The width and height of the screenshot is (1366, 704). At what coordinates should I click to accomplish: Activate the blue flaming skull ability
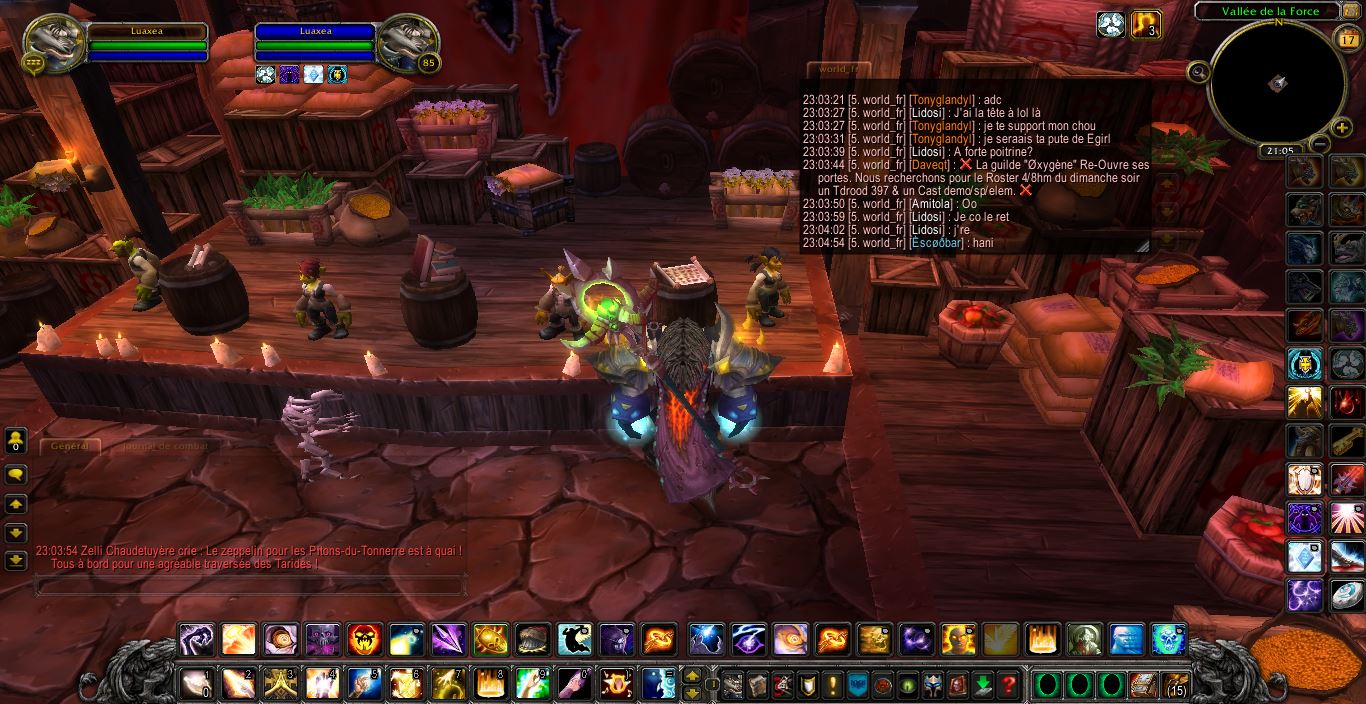click(1168, 639)
